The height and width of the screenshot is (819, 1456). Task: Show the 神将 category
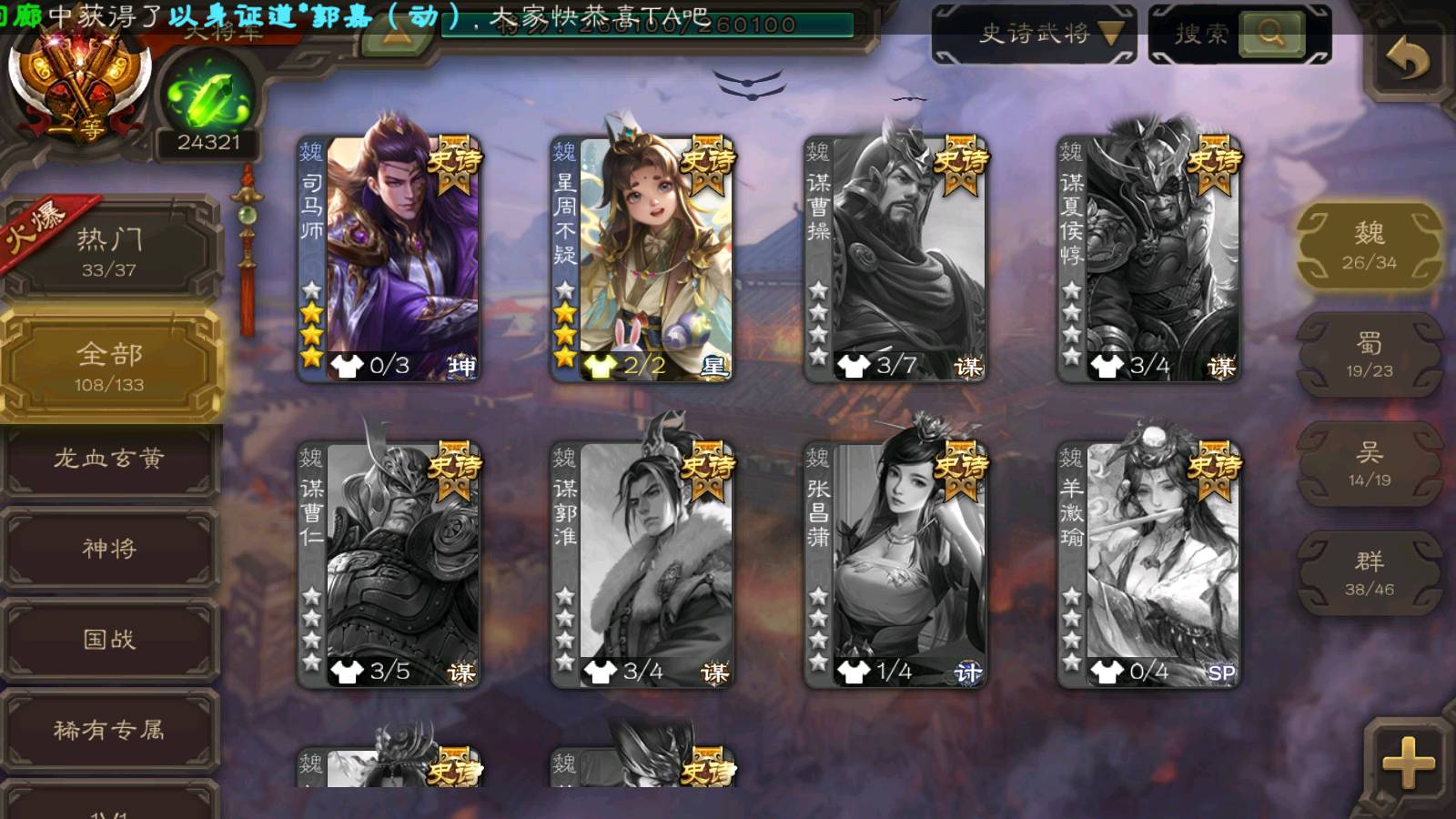(x=109, y=549)
